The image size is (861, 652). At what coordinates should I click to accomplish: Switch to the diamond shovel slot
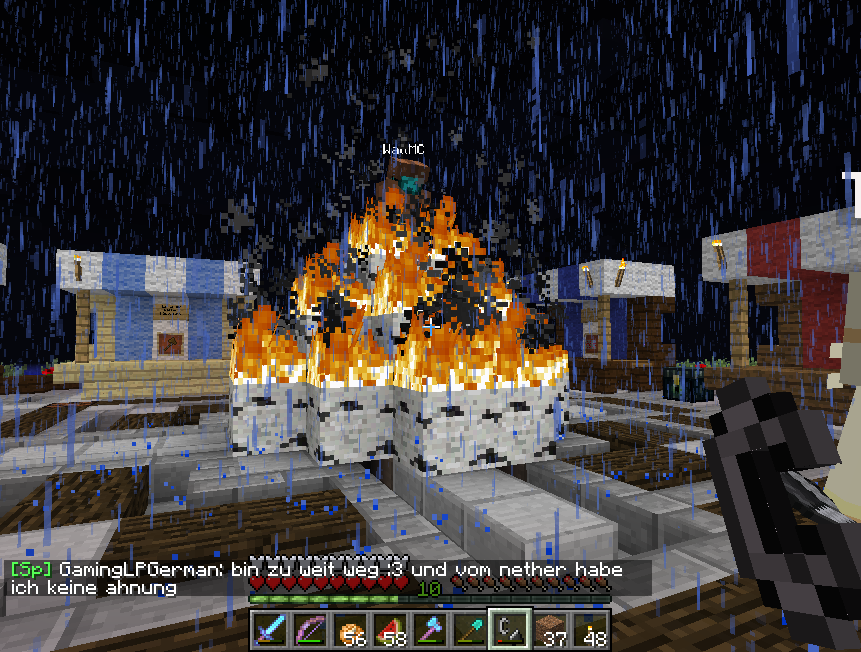click(x=469, y=630)
